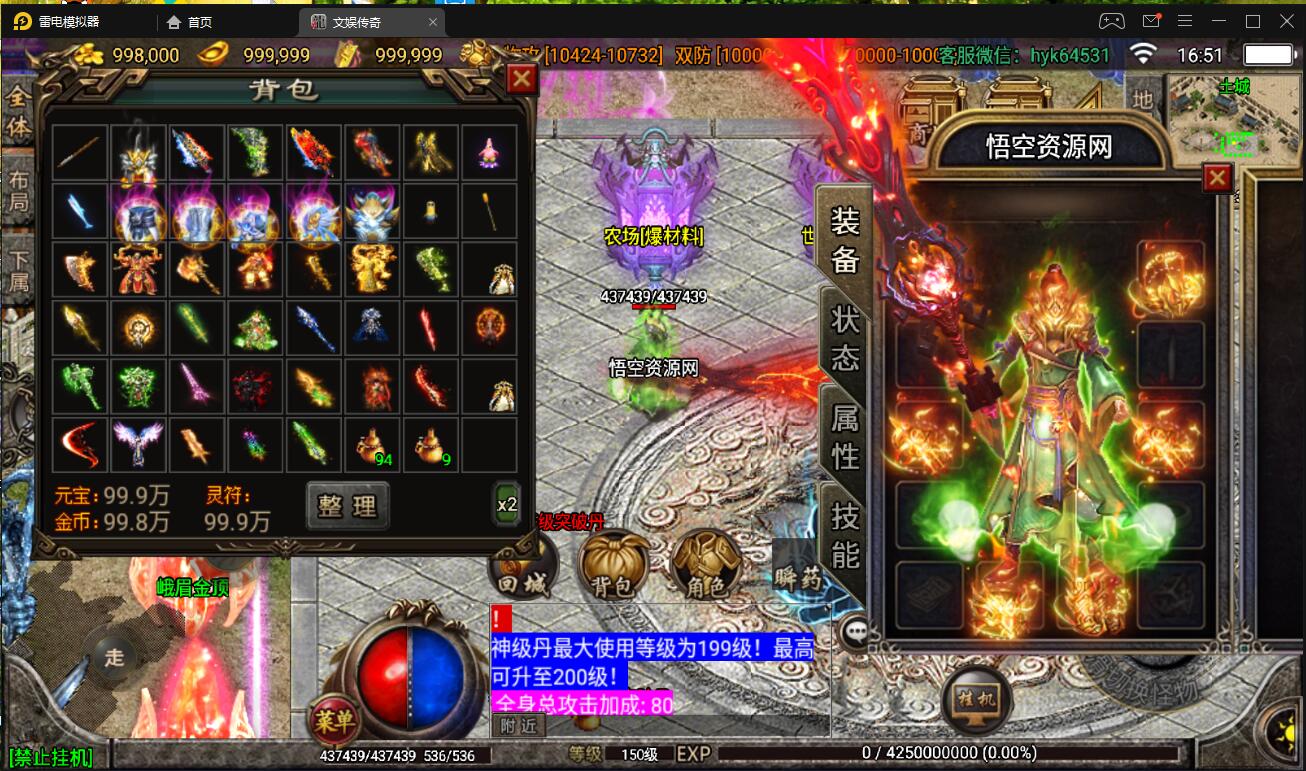Open the 技能 skills tab
Viewport: 1306px width, 771px height.
point(845,534)
